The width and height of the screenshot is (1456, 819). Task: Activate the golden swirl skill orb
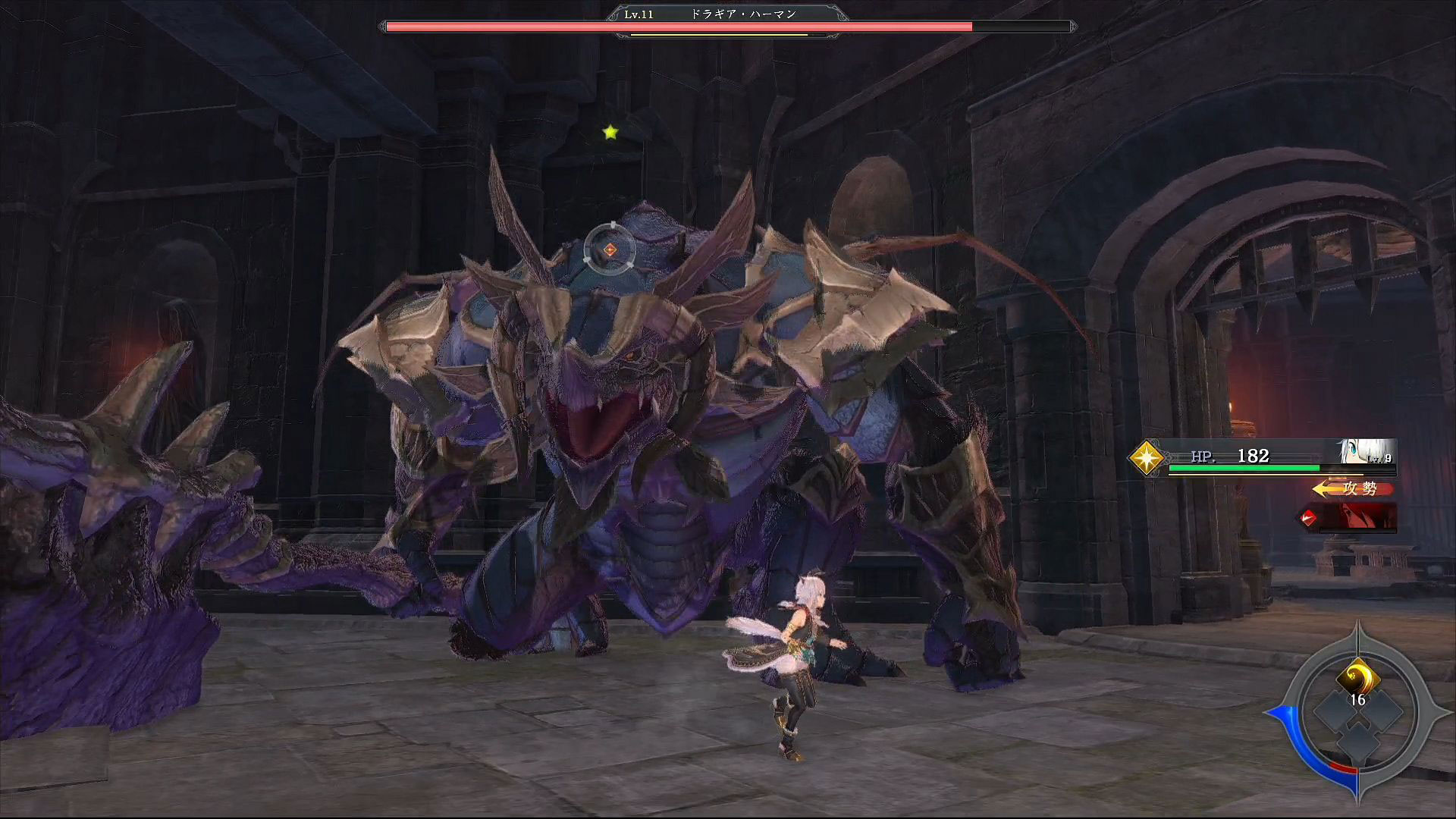[1357, 677]
